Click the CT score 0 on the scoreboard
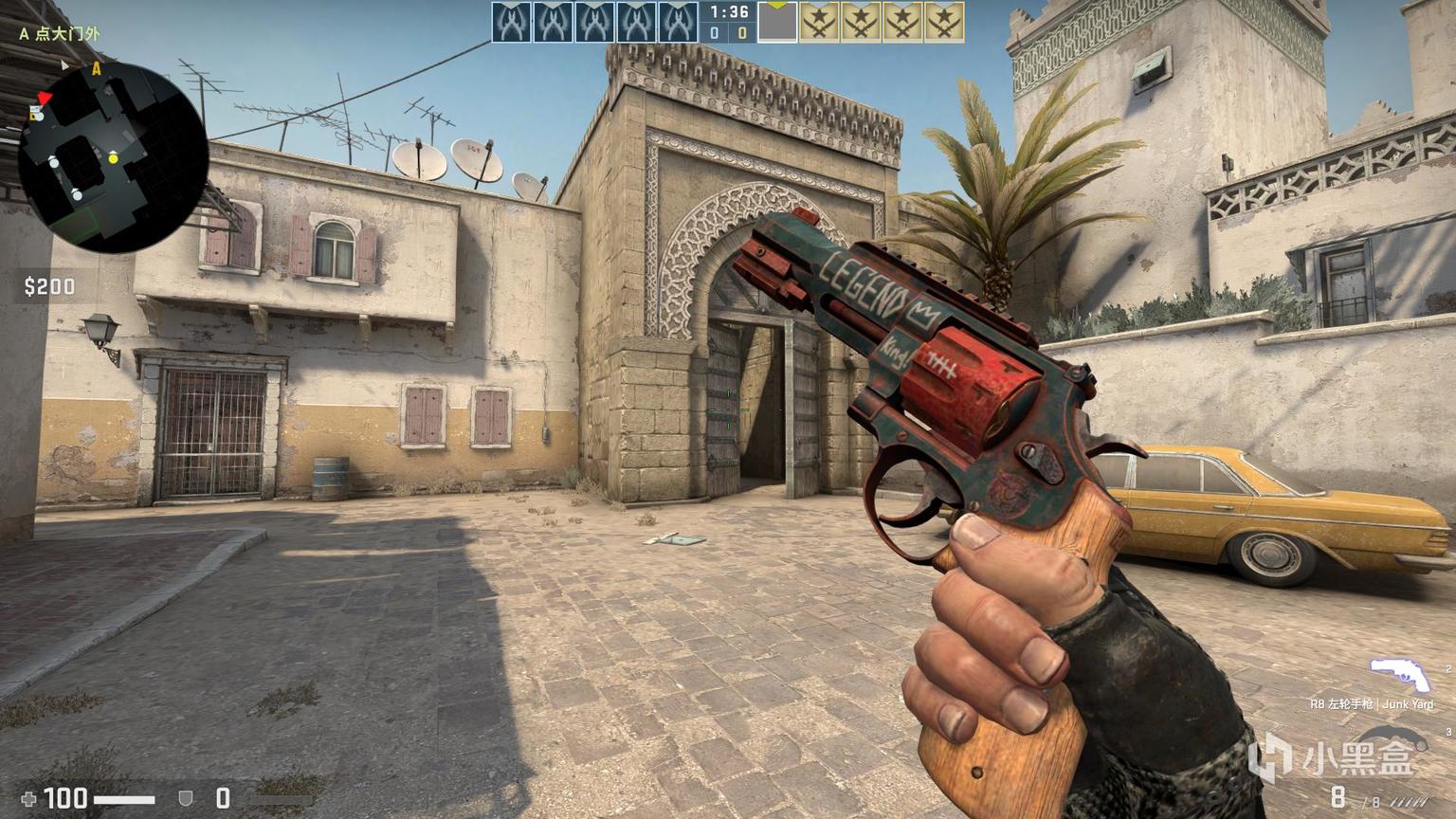 coord(713,30)
